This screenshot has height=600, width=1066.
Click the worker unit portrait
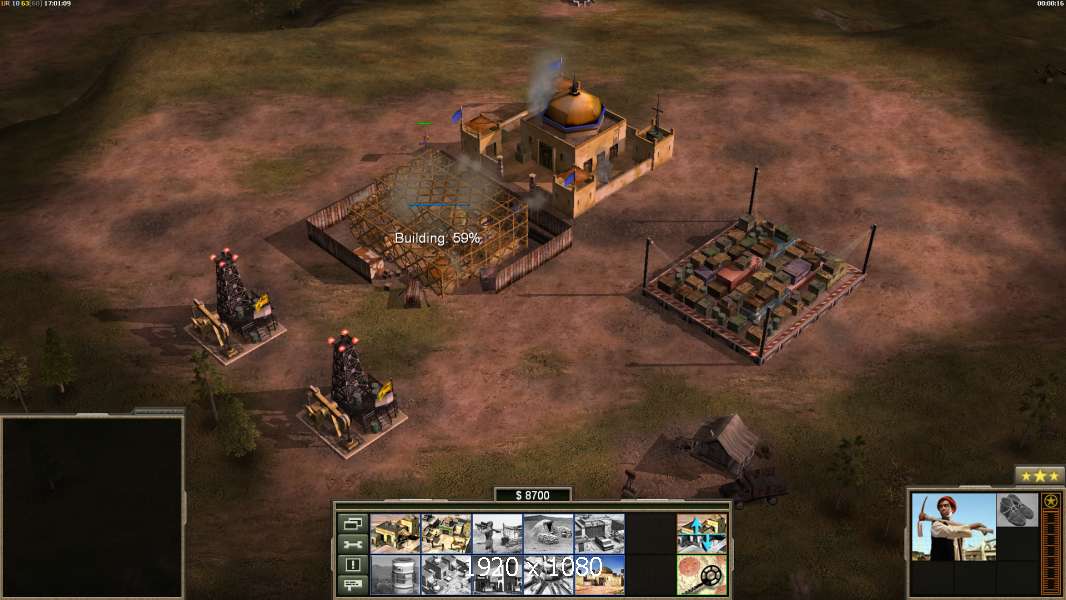tap(954, 526)
